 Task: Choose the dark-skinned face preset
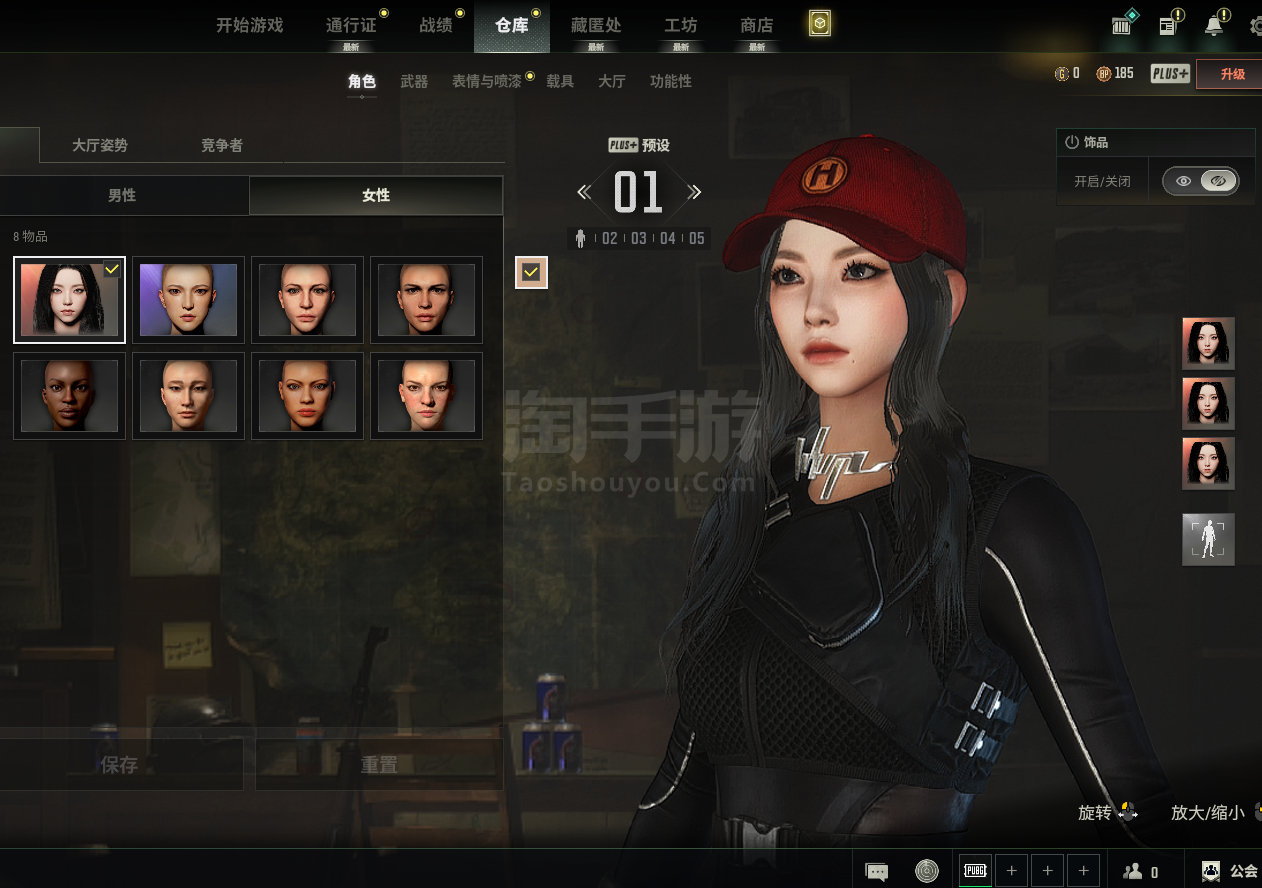[69, 396]
